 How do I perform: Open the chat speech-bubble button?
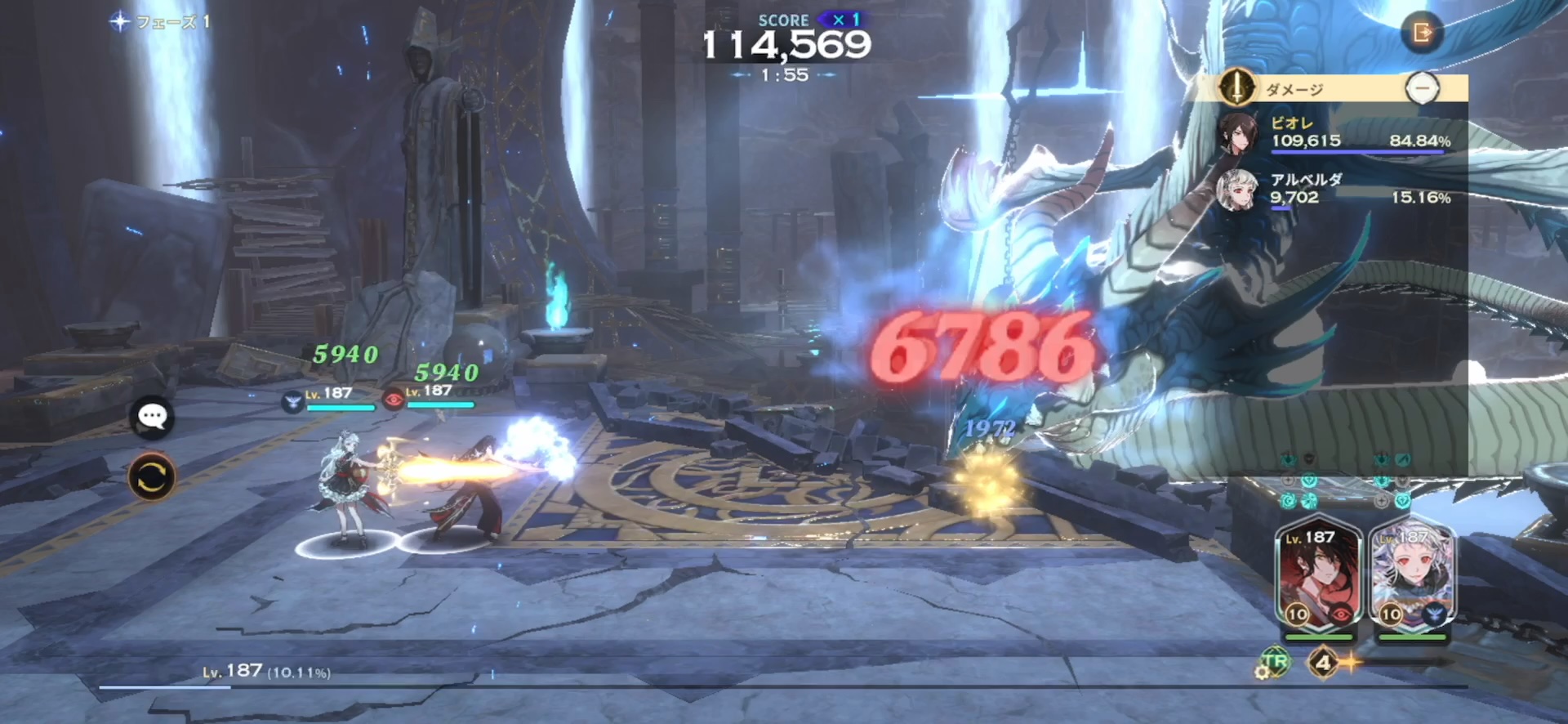[x=152, y=418]
